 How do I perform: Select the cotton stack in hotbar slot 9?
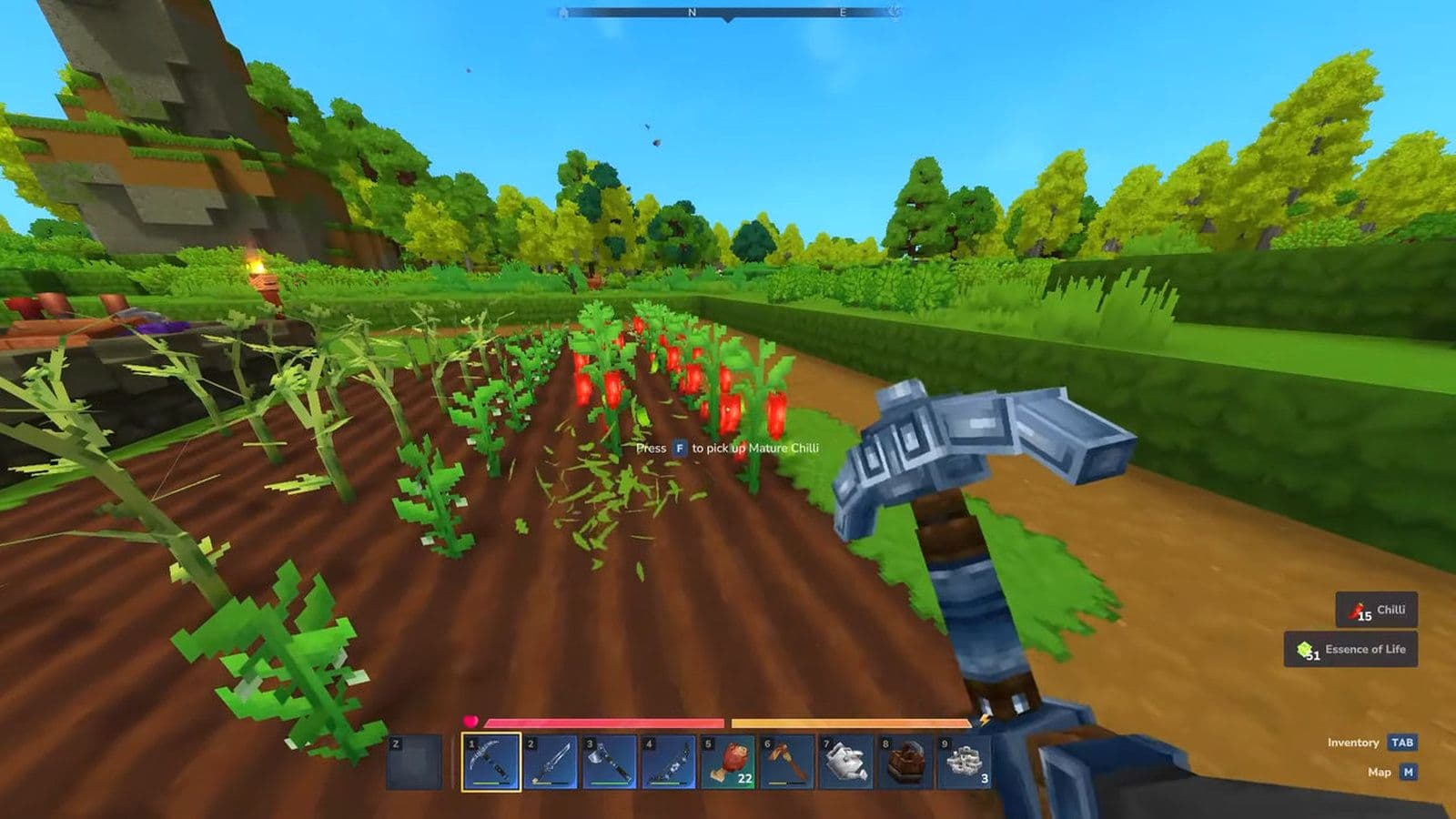(x=965, y=764)
